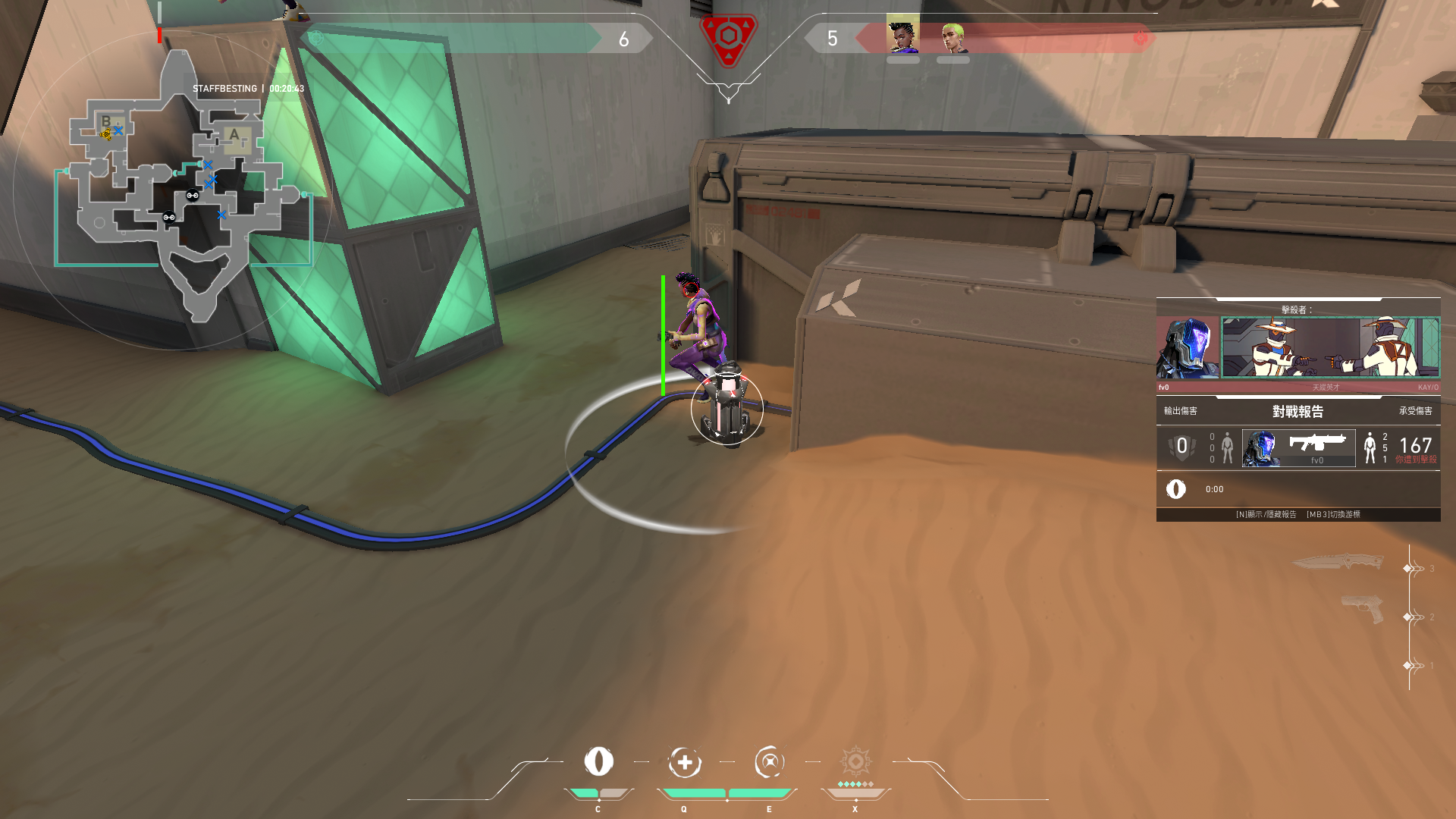
Task: Activate the Leer eye ability
Action: (598, 761)
